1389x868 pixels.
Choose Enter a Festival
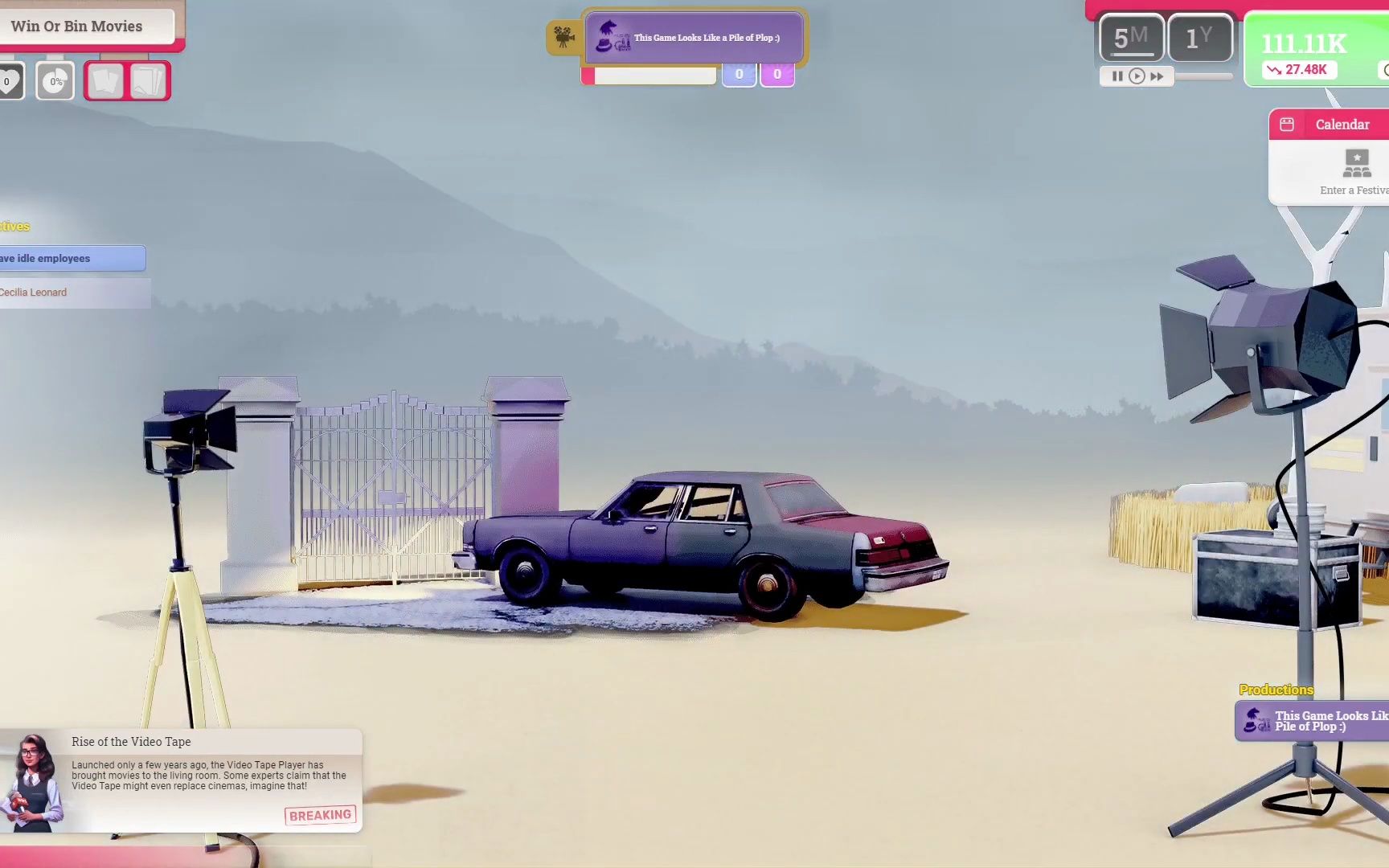[1356, 173]
